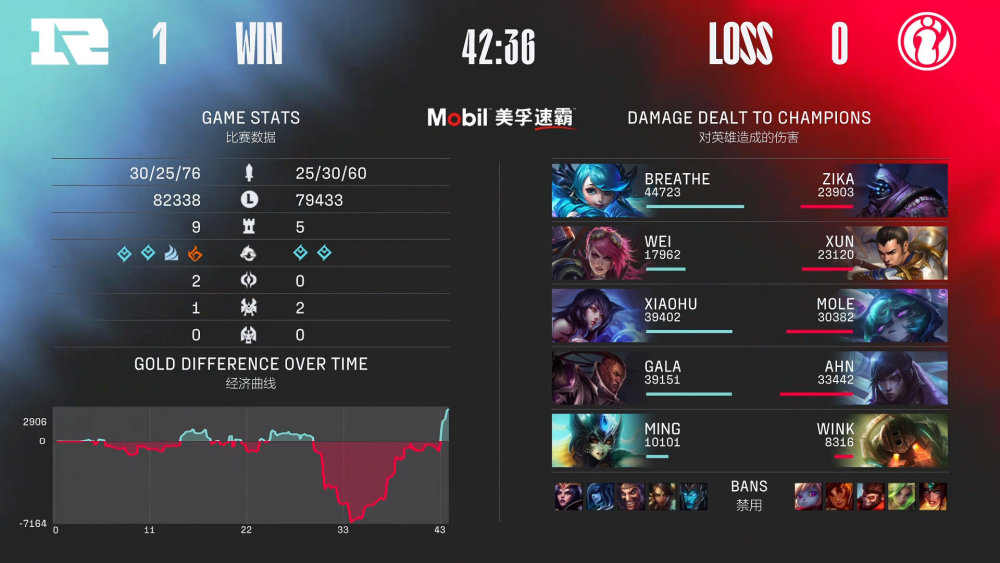Pick XIAOHU's champion portrait
This screenshot has height=563, width=1000.
595,316
